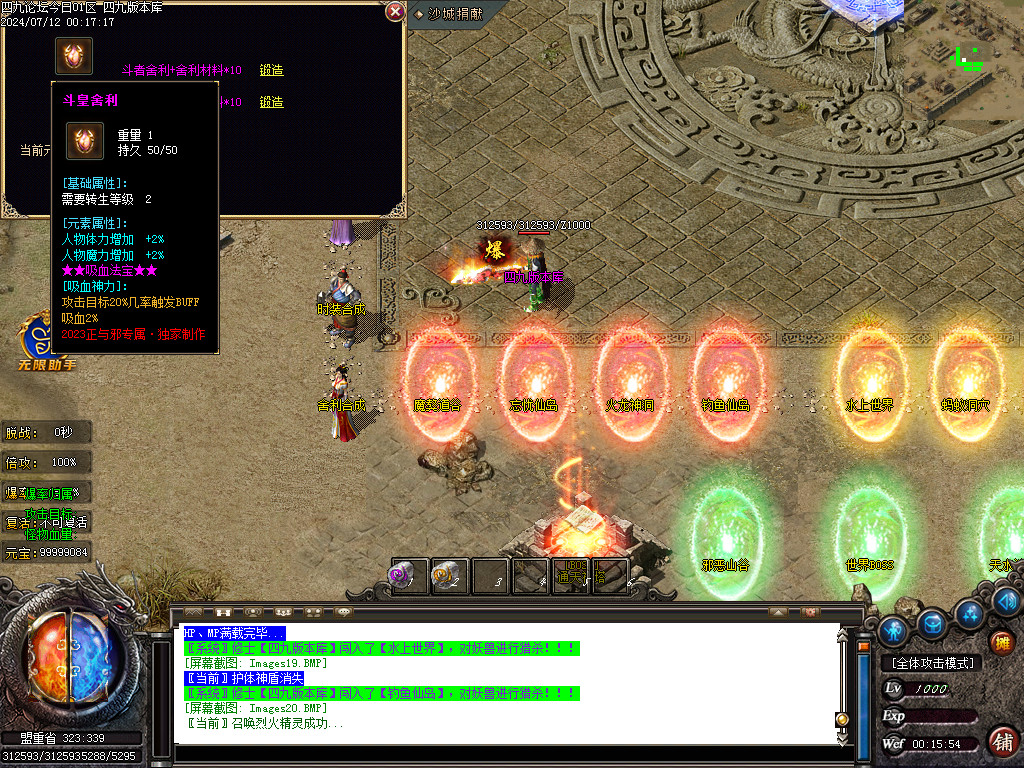Open the skills panel sparkle icon

click(x=969, y=612)
